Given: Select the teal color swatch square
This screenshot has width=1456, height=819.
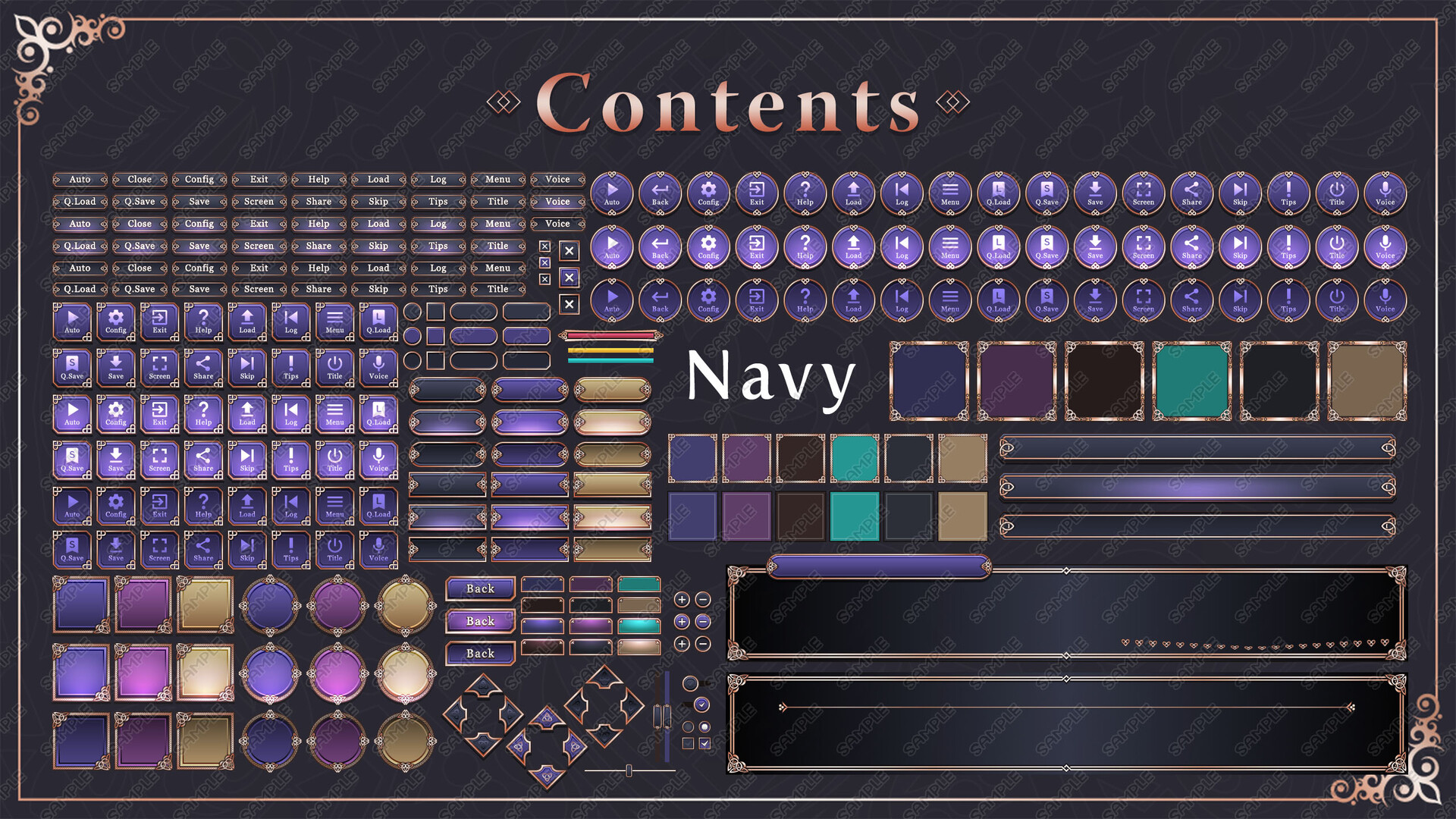Looking at the screenshot, I should pyautogui.click(x=852, y=459).
